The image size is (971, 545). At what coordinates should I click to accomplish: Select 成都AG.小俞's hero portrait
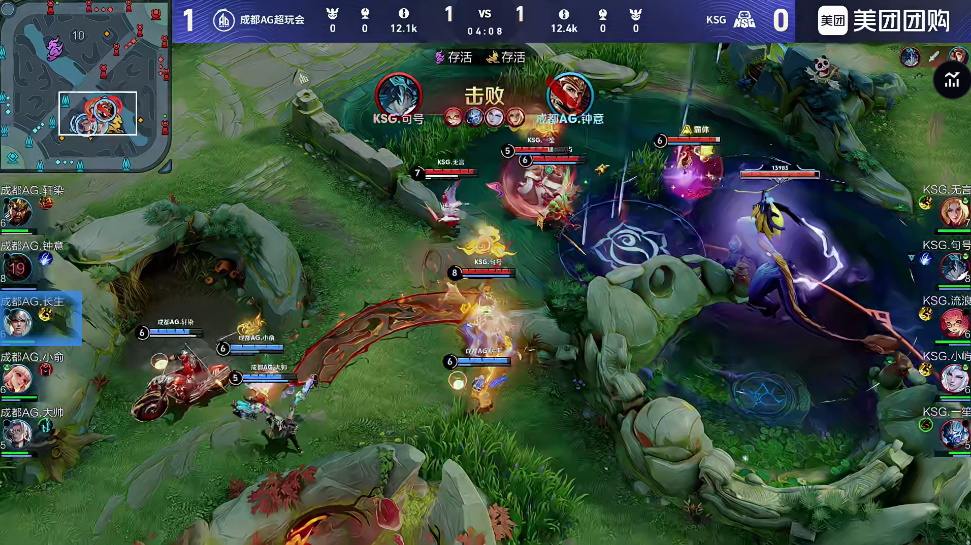click(x=17, y=377)
